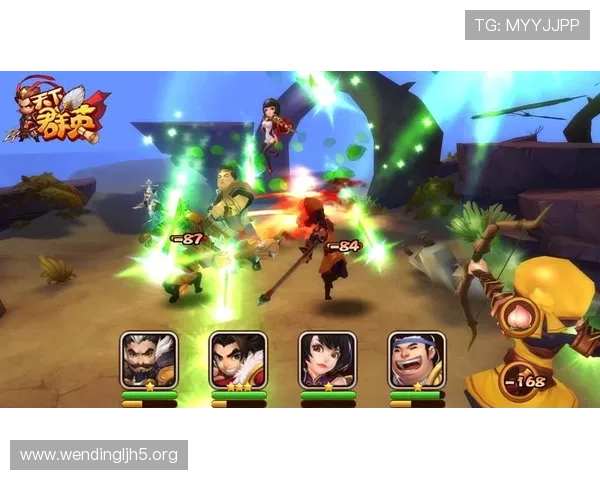Tap the laughing hero with blue headband
The width and height of the screenshot is (600, 480).
click(416, 360)
